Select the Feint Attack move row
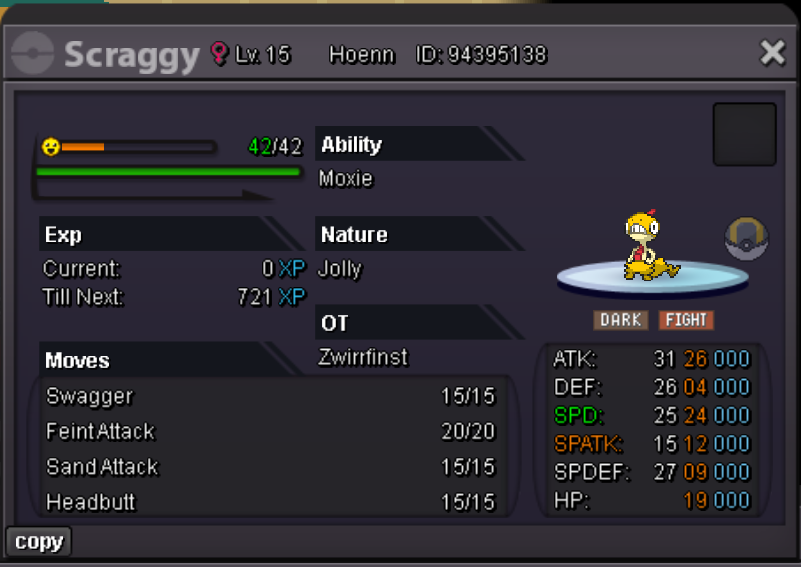The image size is (801, 567). coord(270,431)
